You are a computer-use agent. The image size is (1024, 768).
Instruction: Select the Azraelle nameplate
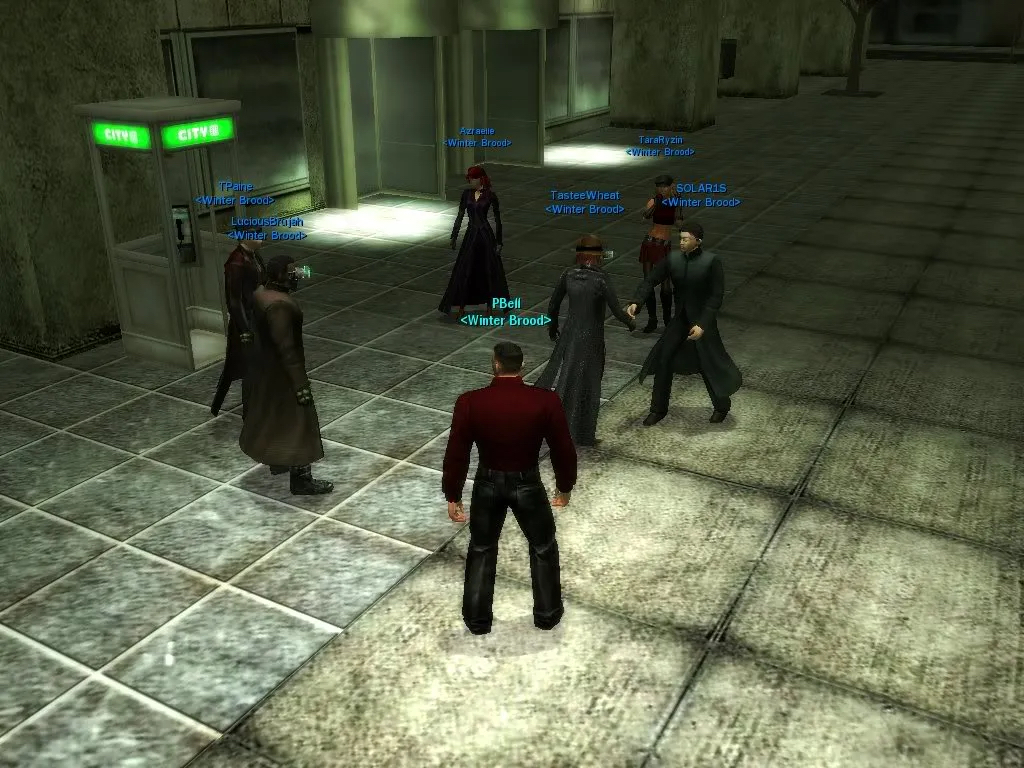(x=477, y=131)
